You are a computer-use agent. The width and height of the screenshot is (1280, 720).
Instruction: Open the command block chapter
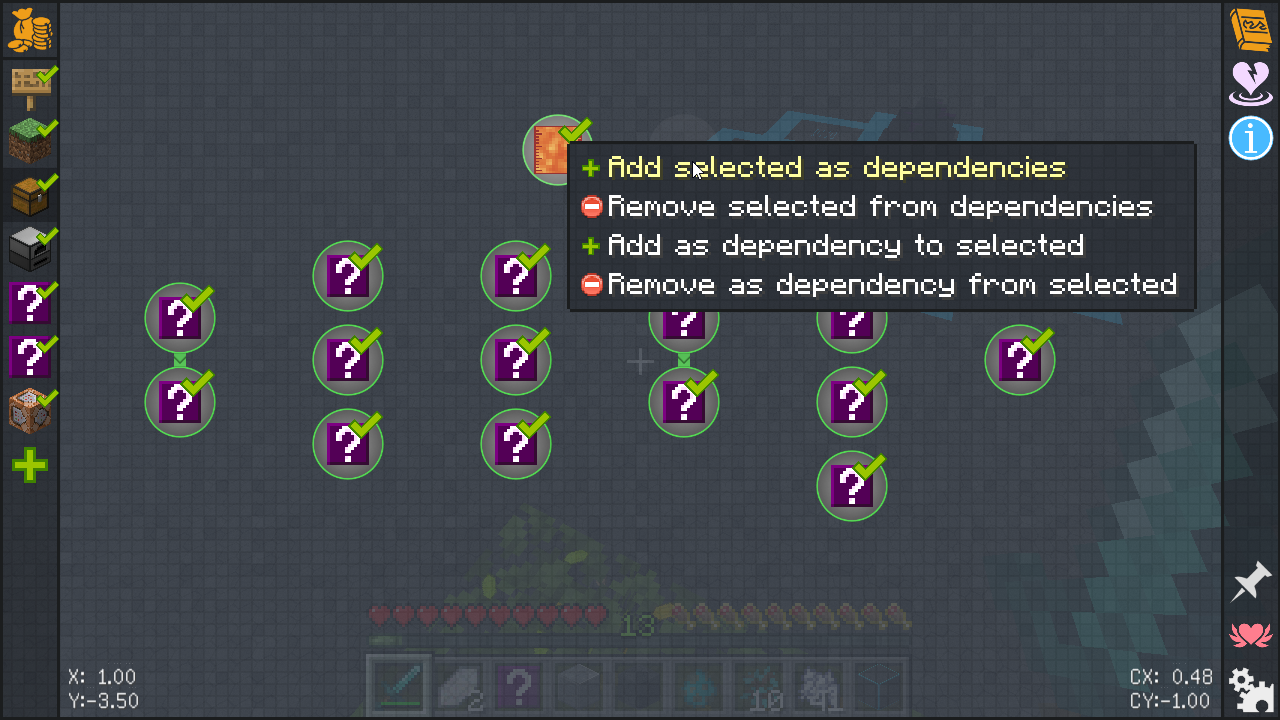click(x=30, y=411)
